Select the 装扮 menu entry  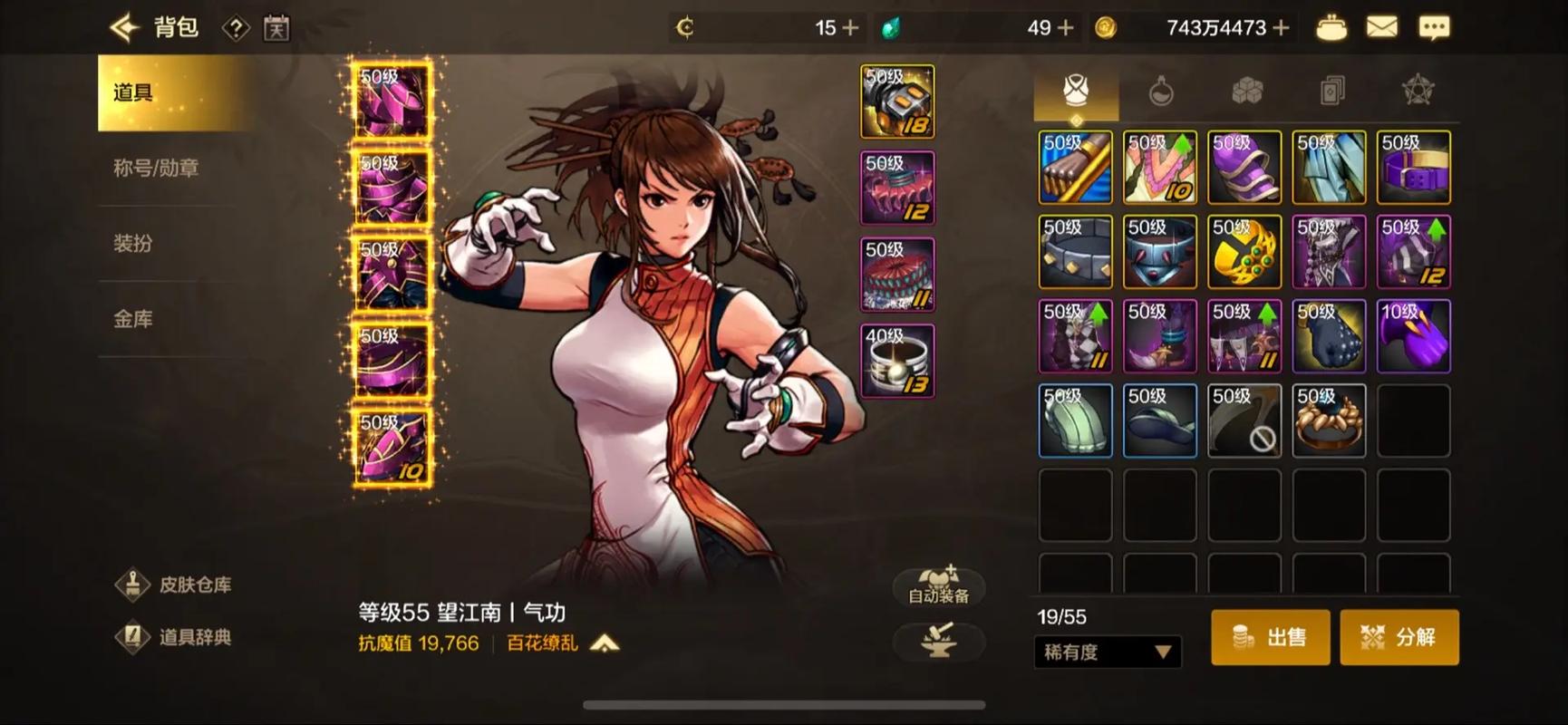133,243
